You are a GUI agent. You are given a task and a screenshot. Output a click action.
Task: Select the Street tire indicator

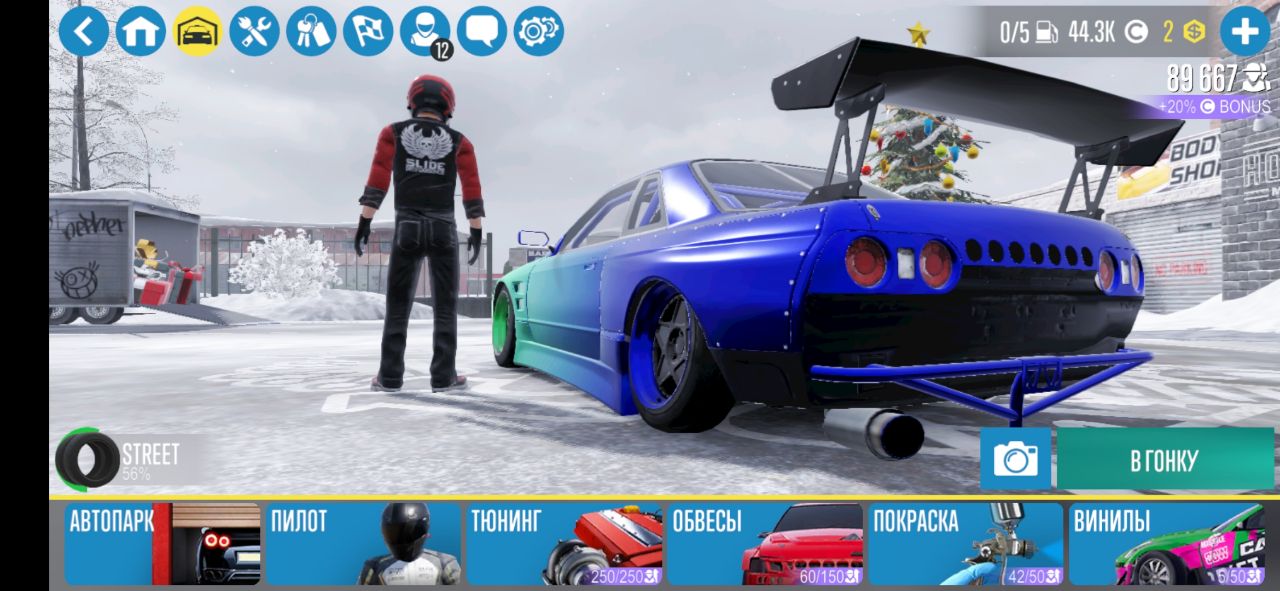tap(120, 459)
